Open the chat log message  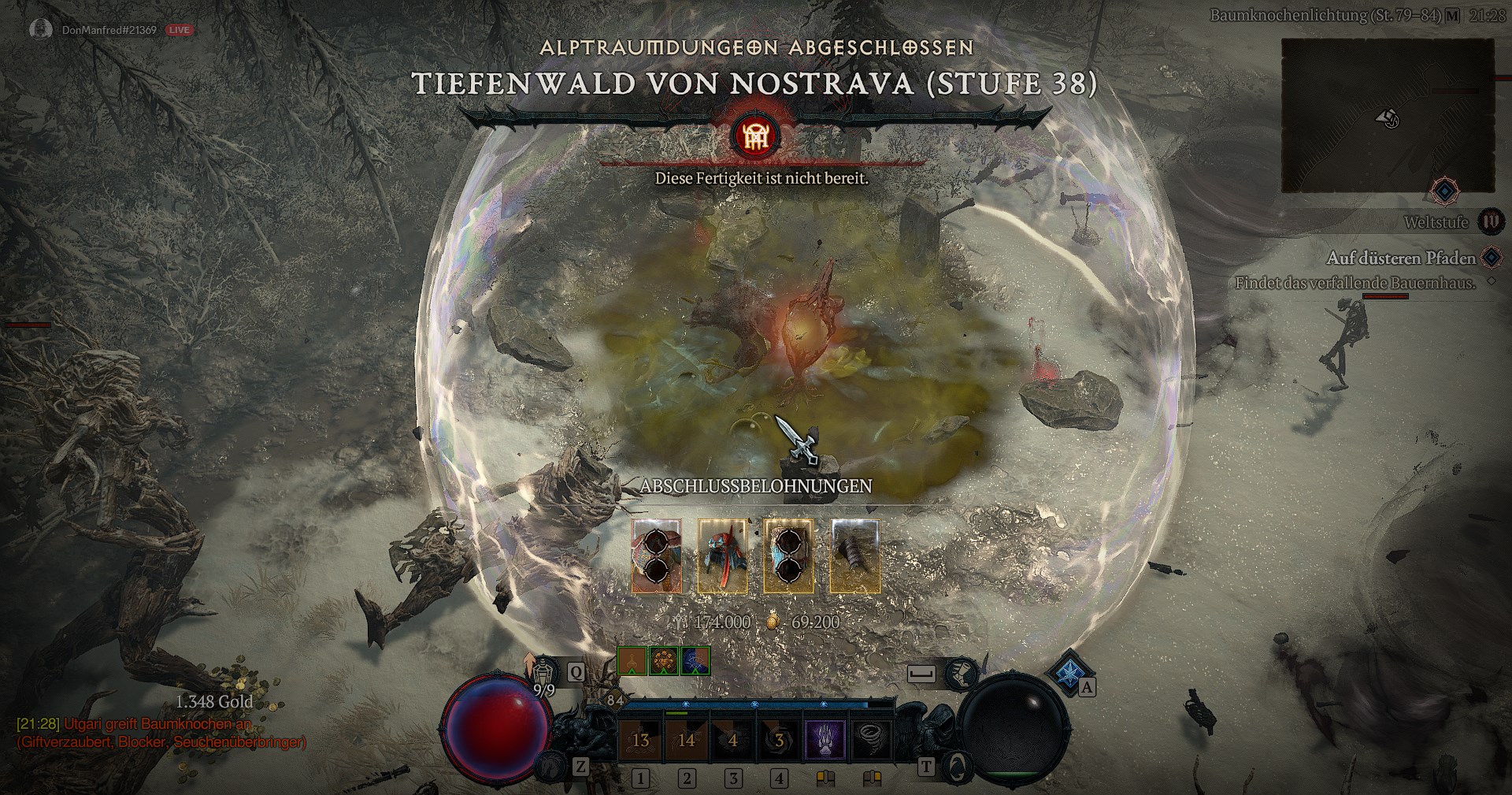[x=161, y=733]
